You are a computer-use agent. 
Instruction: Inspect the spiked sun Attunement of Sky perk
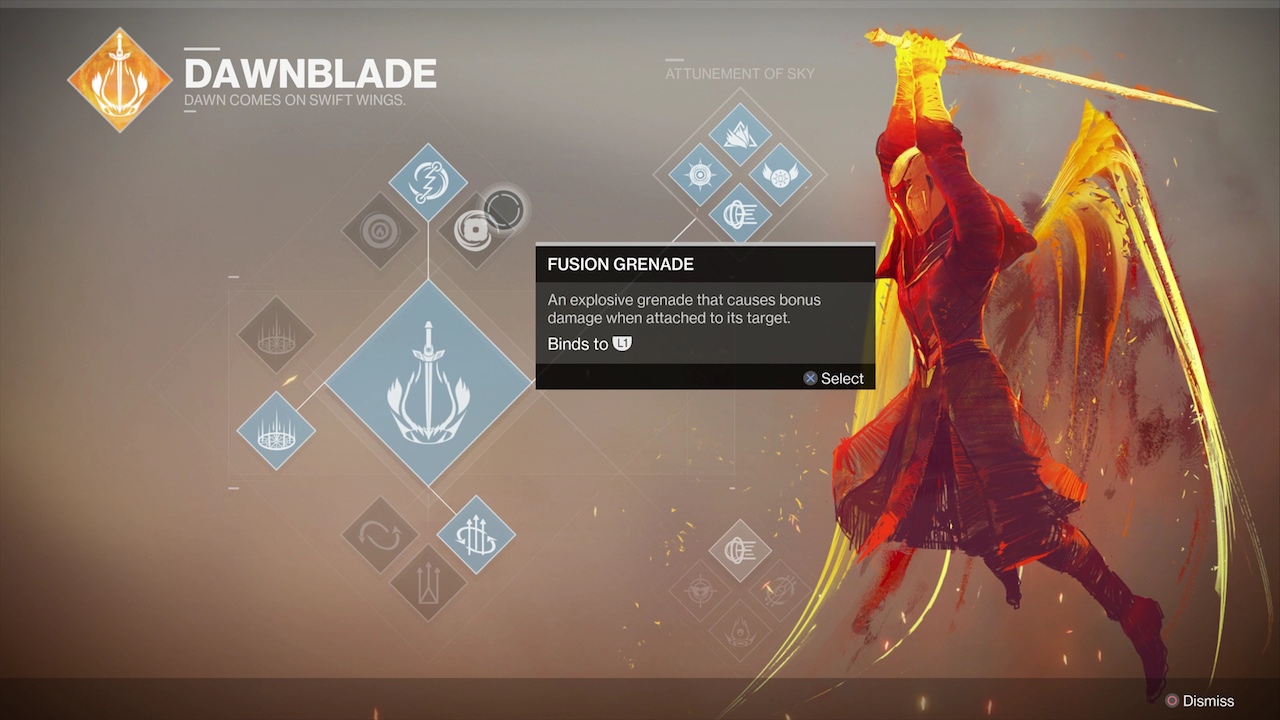pyautogui.click(x=700, y=174)
